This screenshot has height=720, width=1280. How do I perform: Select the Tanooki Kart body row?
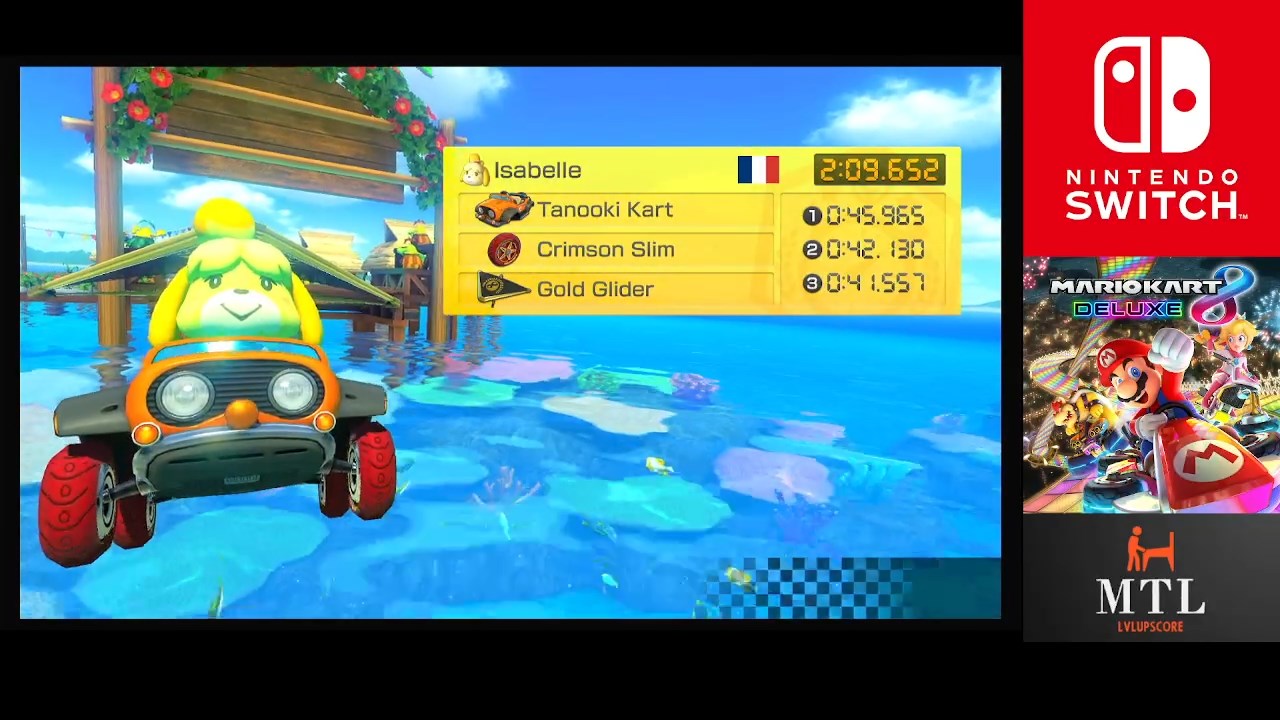coord(616,210)
